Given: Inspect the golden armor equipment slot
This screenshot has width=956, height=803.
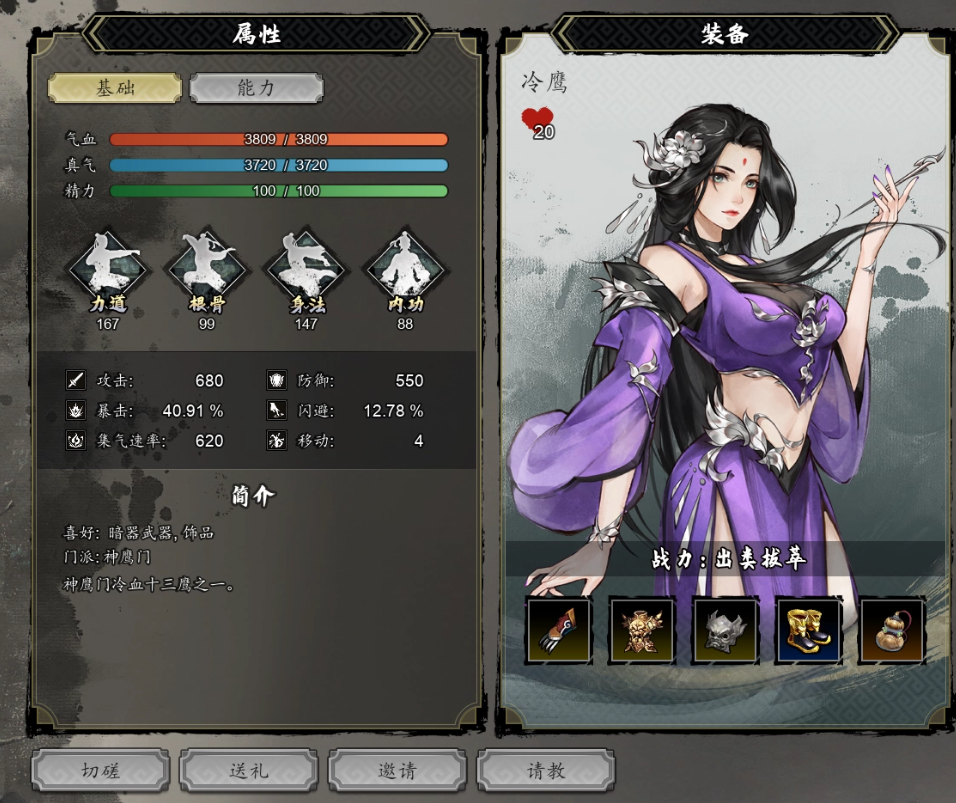Looking at the screenshot, I should [642, 630].
